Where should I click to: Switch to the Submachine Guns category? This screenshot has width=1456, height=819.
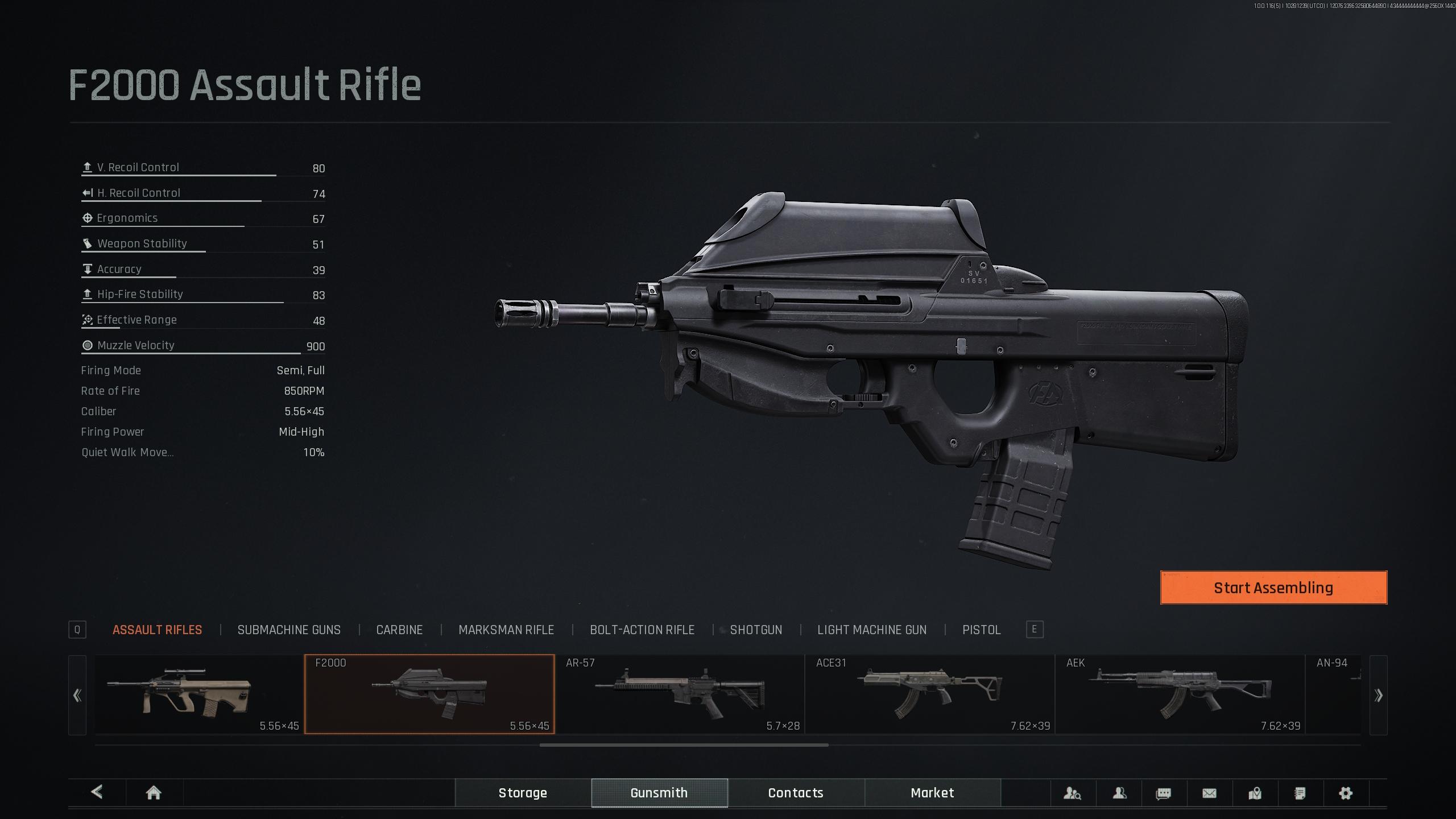tap(289, 630)
